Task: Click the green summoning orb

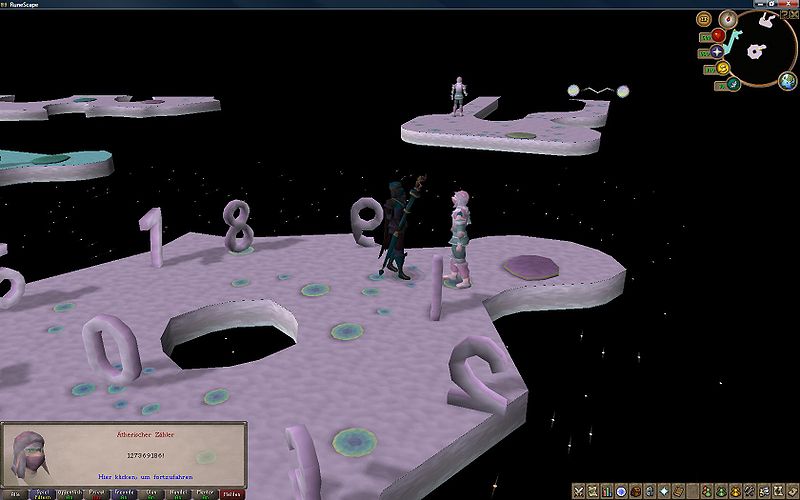Action: coord(733,84)
